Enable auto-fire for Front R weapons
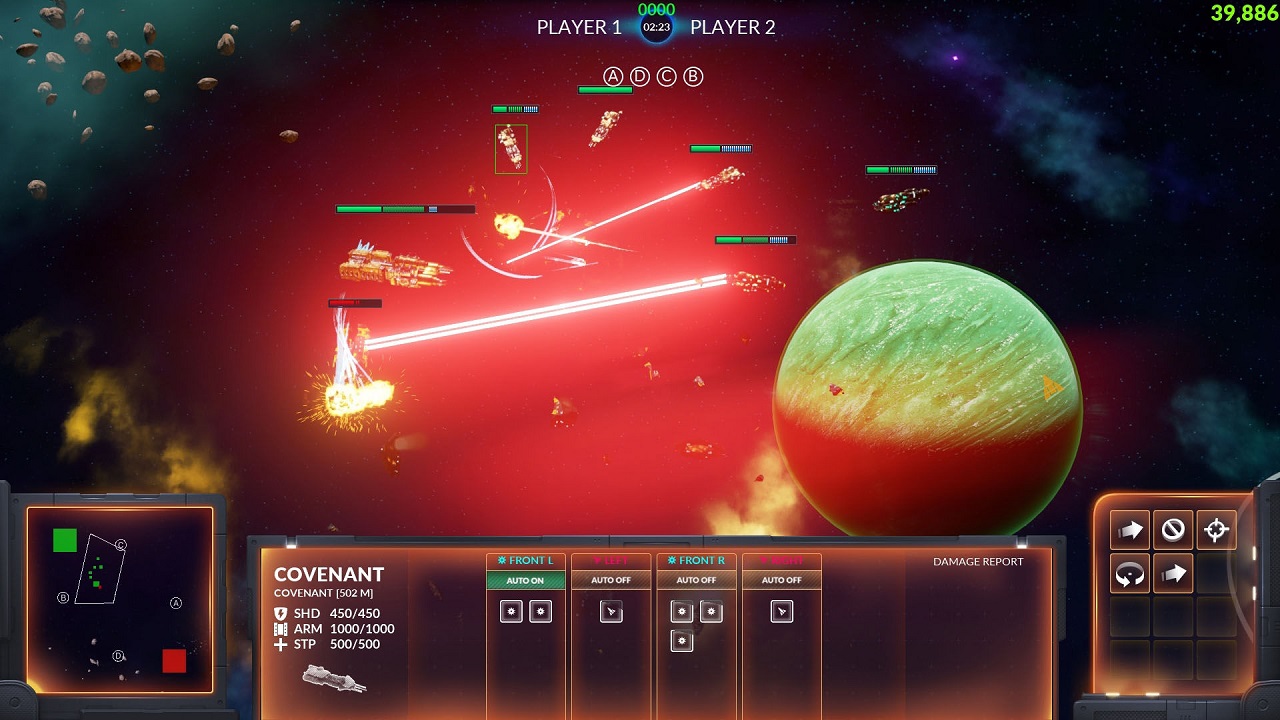 click(696, 580)
